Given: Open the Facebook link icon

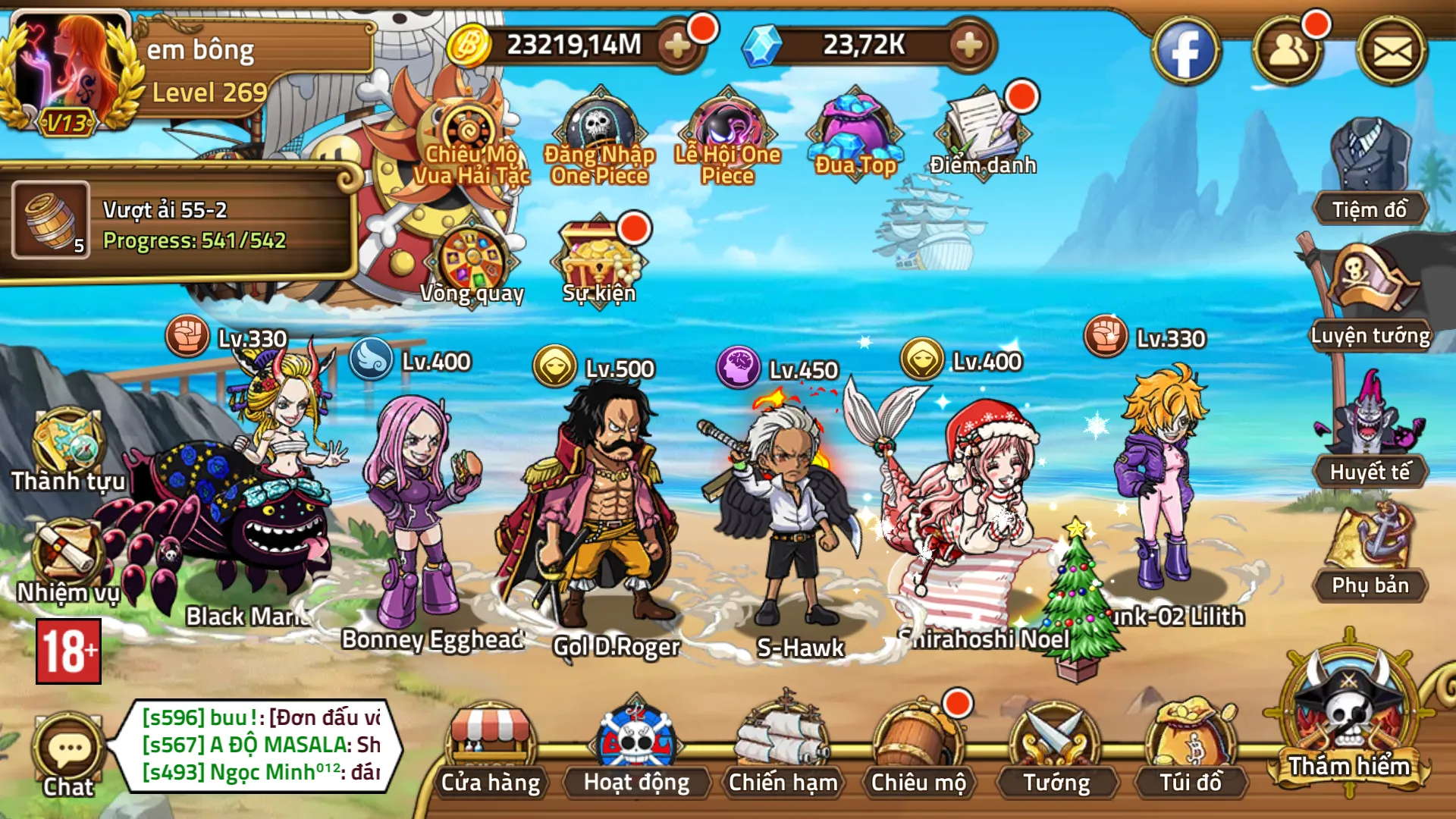Looking at the screenshot, I should tap(1185, 52).
